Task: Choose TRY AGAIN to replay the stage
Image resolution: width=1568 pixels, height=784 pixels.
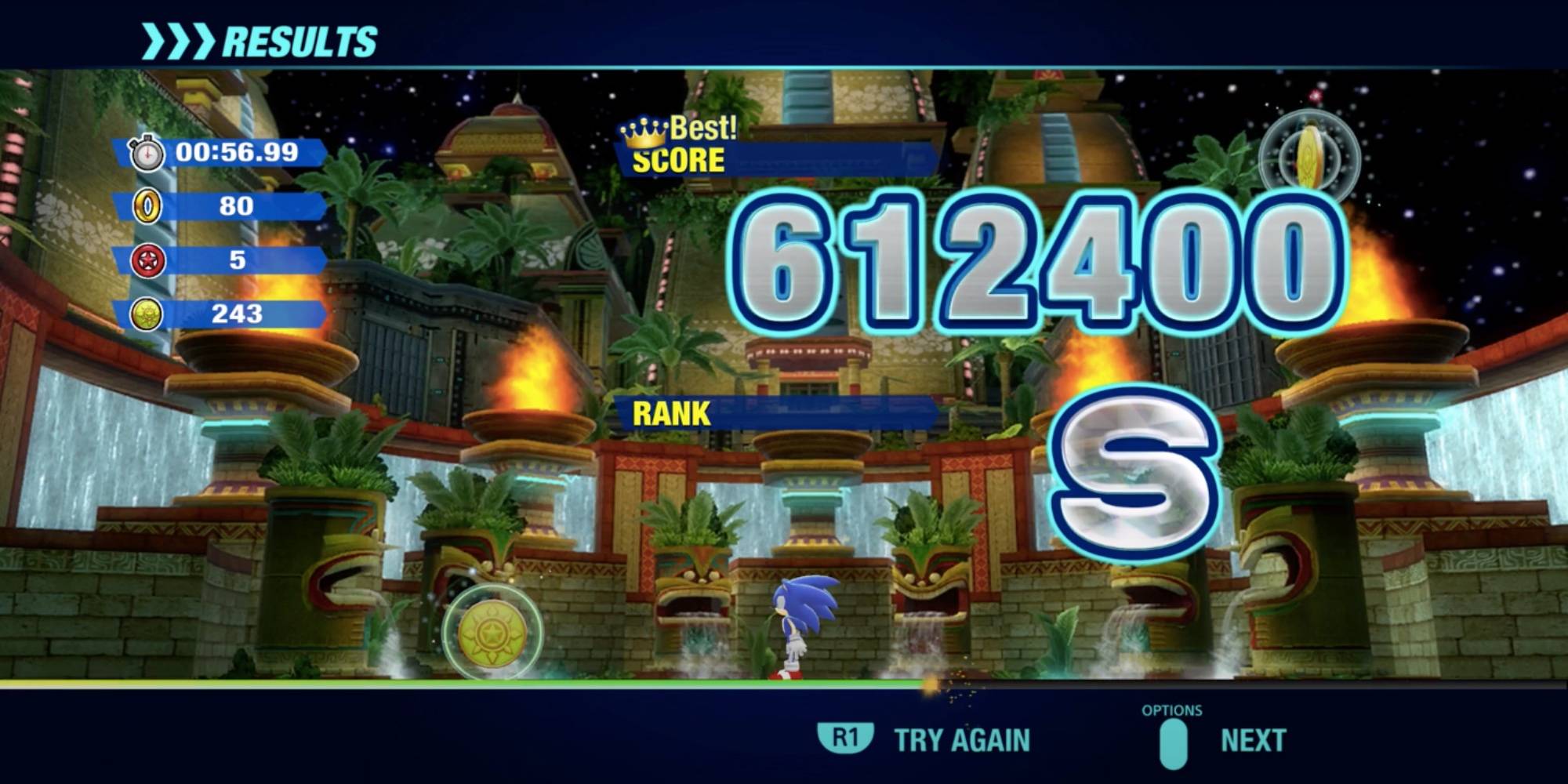Action: click(966, 737)
